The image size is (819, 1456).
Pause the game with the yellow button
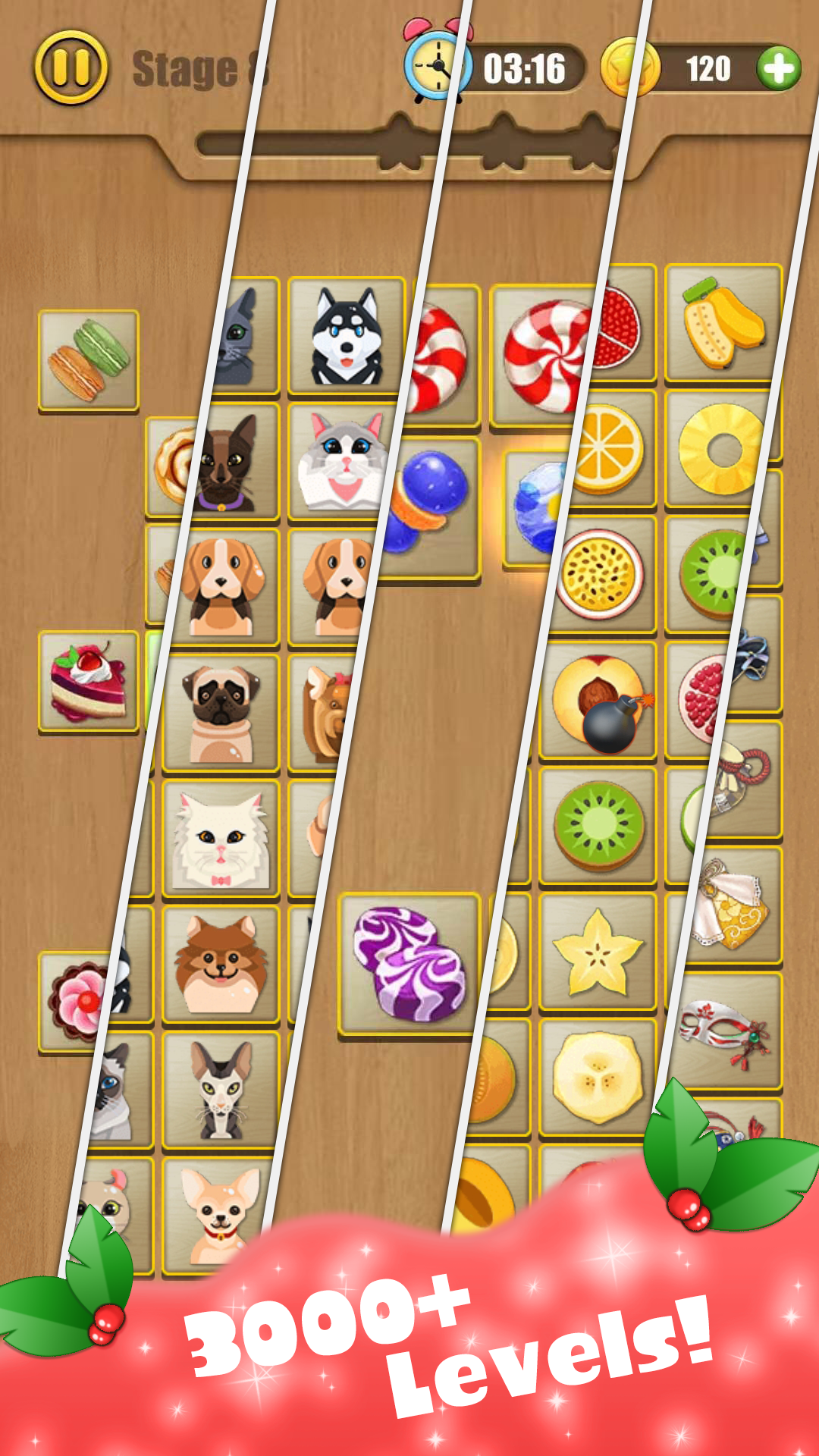point(71,67)
